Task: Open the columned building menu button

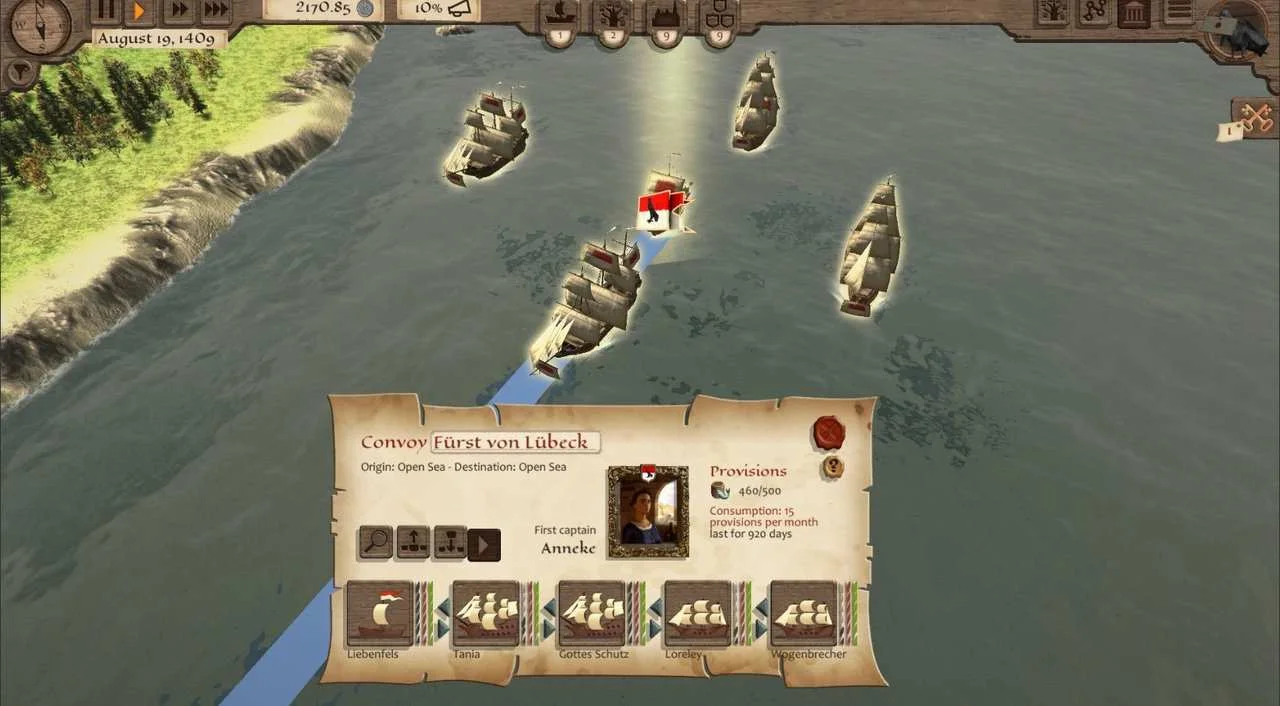Action: coord(1133,12)
